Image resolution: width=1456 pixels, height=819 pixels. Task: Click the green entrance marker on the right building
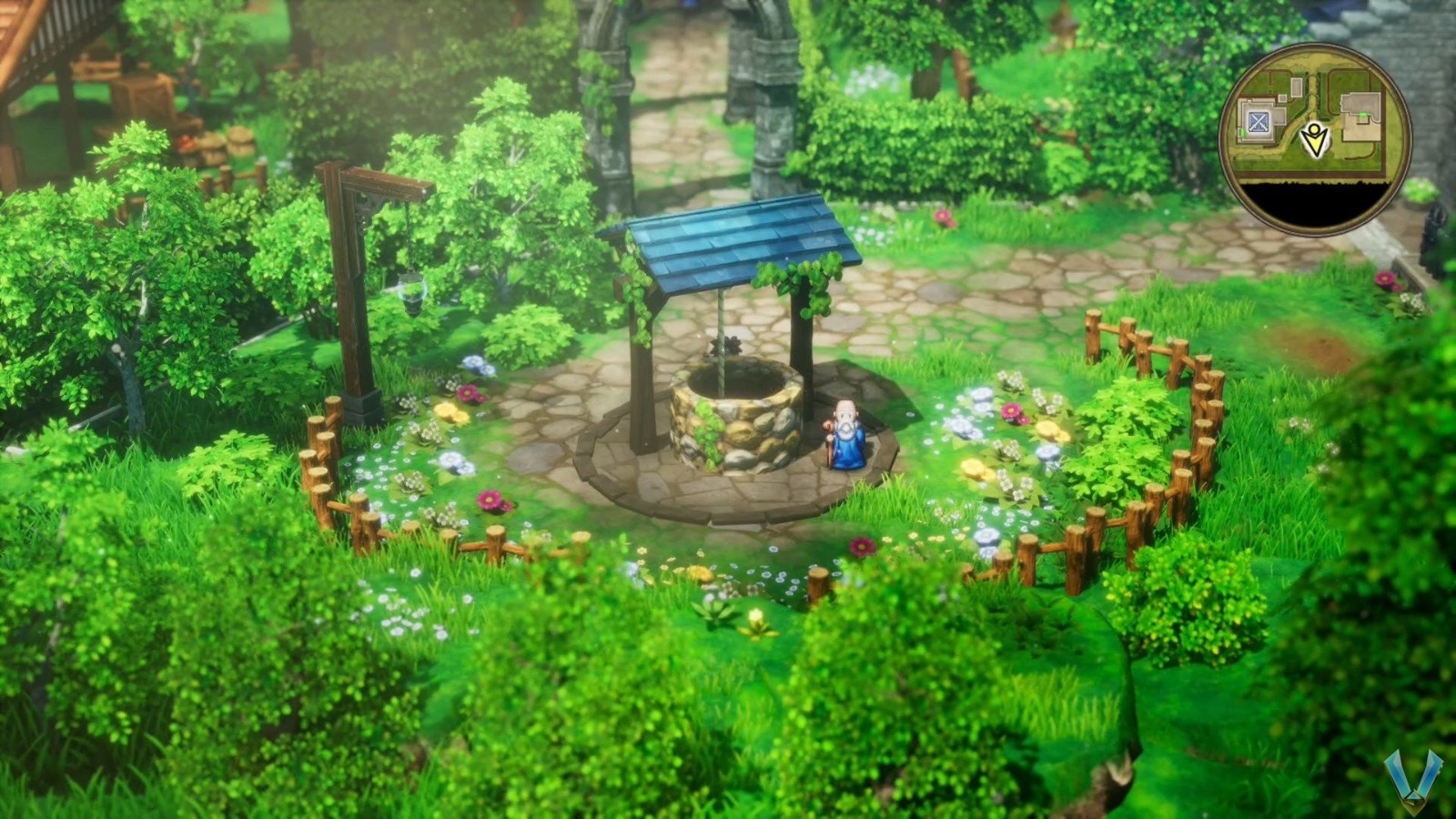[x=1364, y=116]
